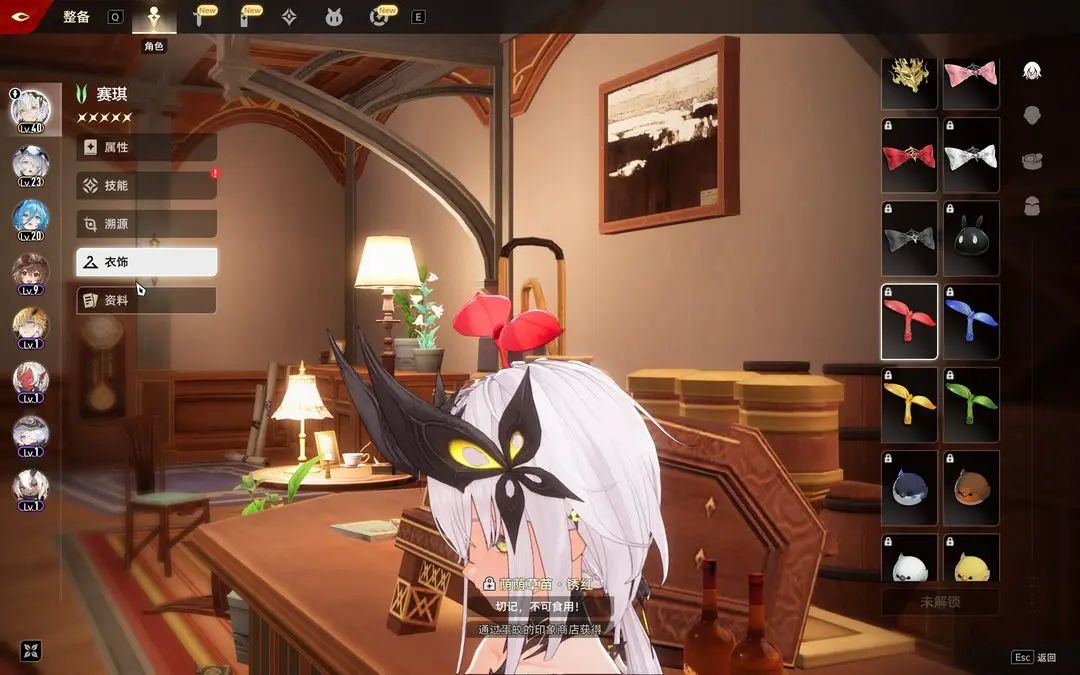Select the Lv.23 character portrait
This screenshot has height=675, width=1080.
[30, 164]
